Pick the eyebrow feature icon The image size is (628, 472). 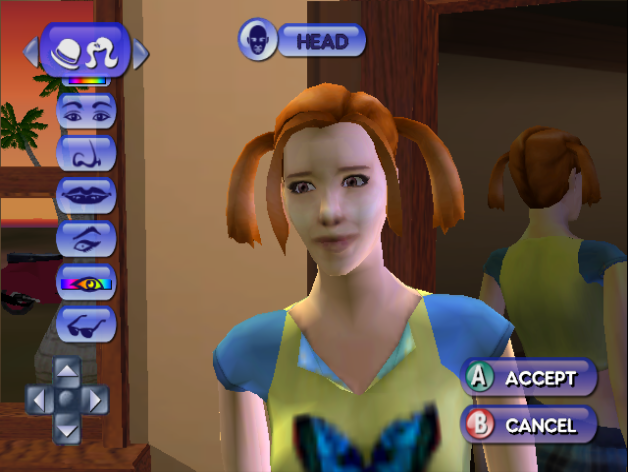coord(86,237)
